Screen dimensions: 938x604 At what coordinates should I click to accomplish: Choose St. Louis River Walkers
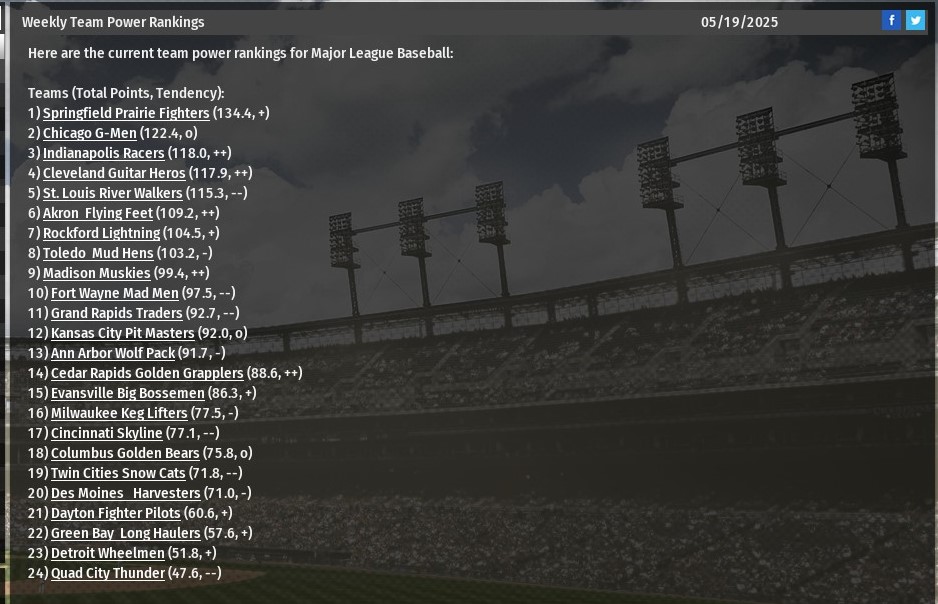tap(112, 193)
